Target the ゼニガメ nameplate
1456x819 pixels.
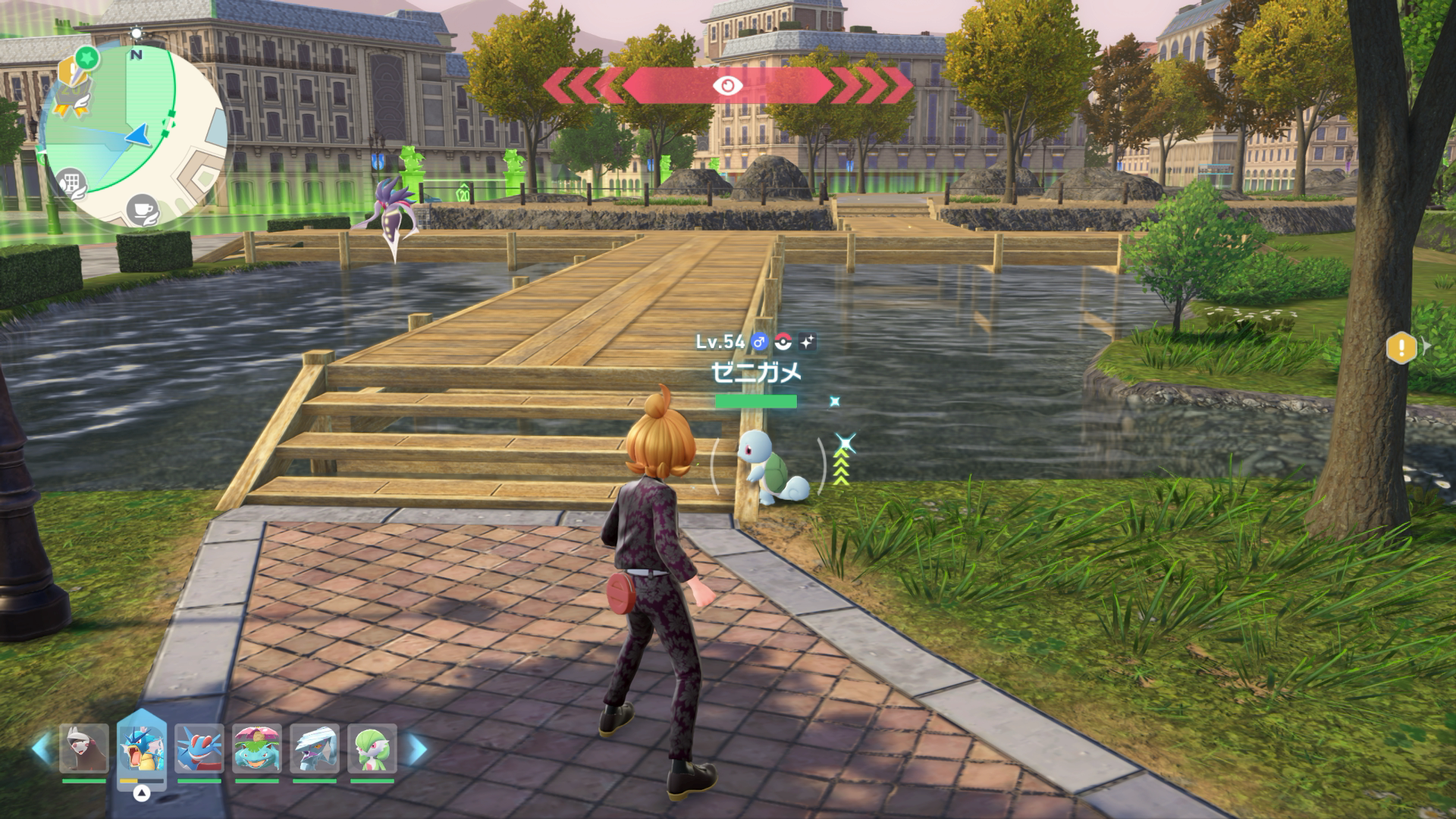pyautogui.click(x=756, y=372)
